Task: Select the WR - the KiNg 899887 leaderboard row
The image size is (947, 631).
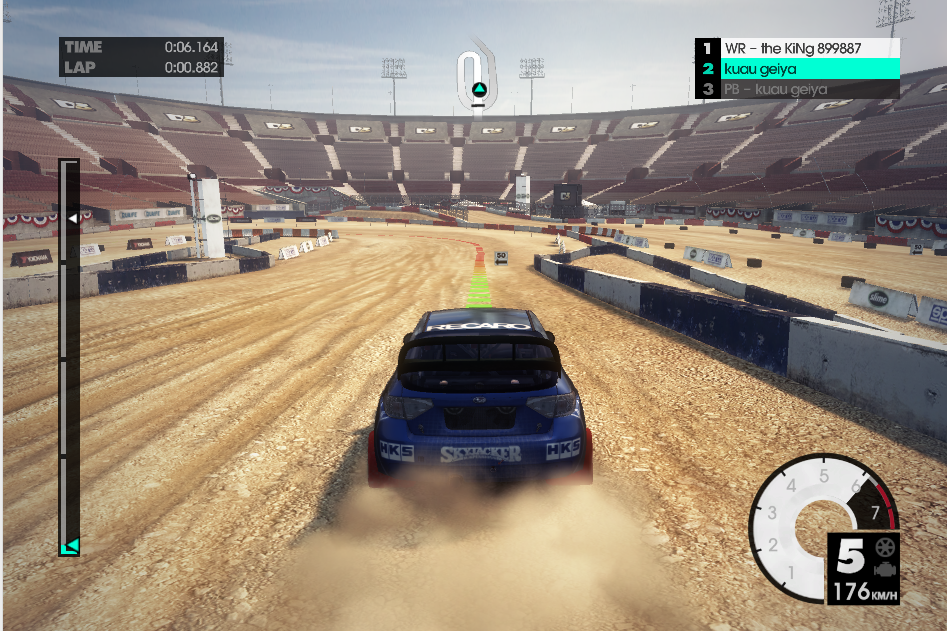Action: tap(797, 48)
